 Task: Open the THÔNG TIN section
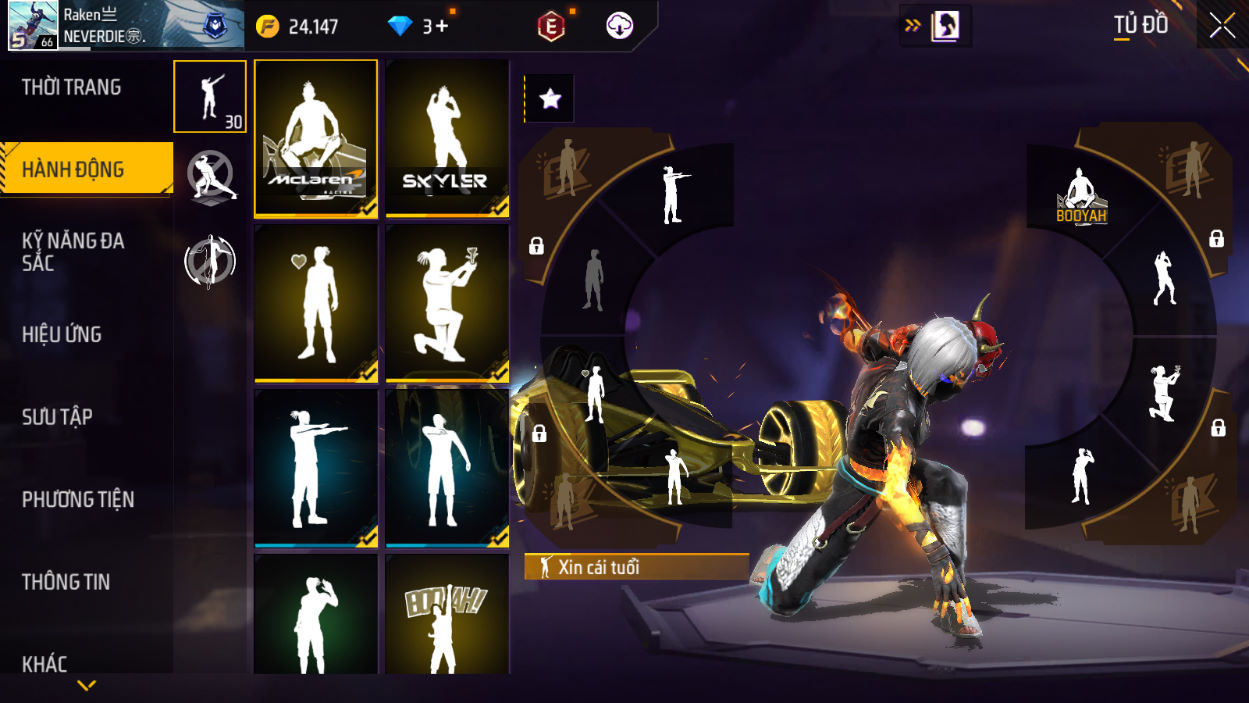[x=66, y=582]
